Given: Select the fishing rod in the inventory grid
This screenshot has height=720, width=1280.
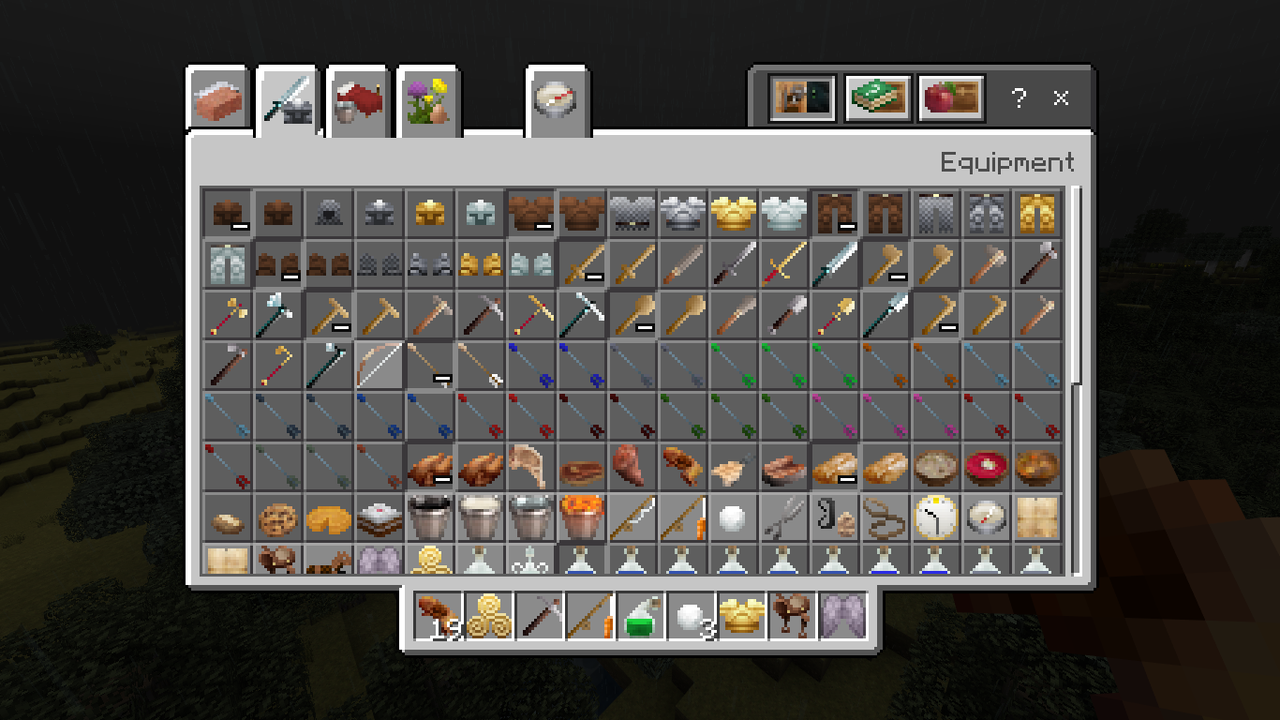Looking at the screenshot, I should (632, 517).
